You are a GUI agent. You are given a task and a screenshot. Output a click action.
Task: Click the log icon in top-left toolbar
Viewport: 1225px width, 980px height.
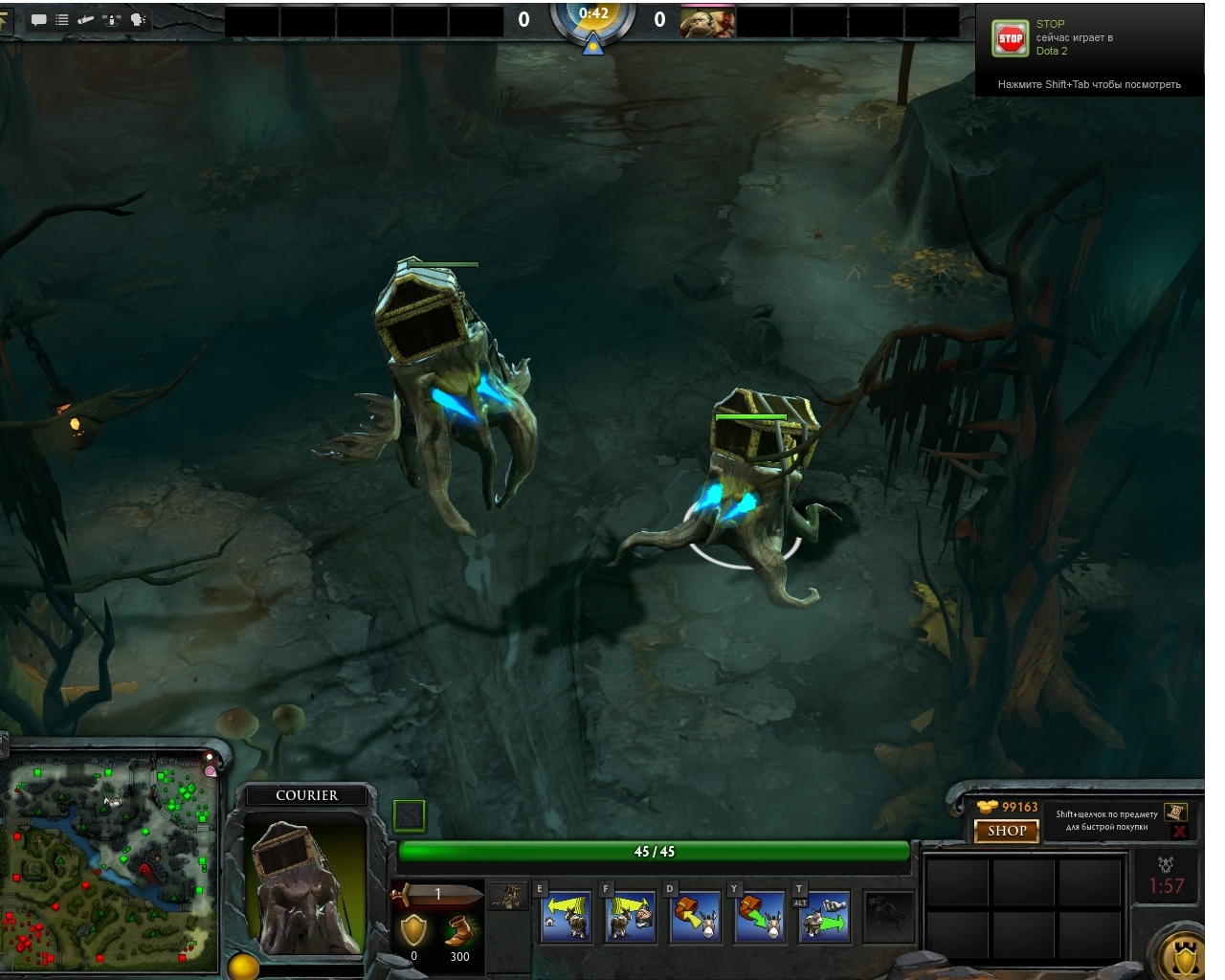point(86,20)
